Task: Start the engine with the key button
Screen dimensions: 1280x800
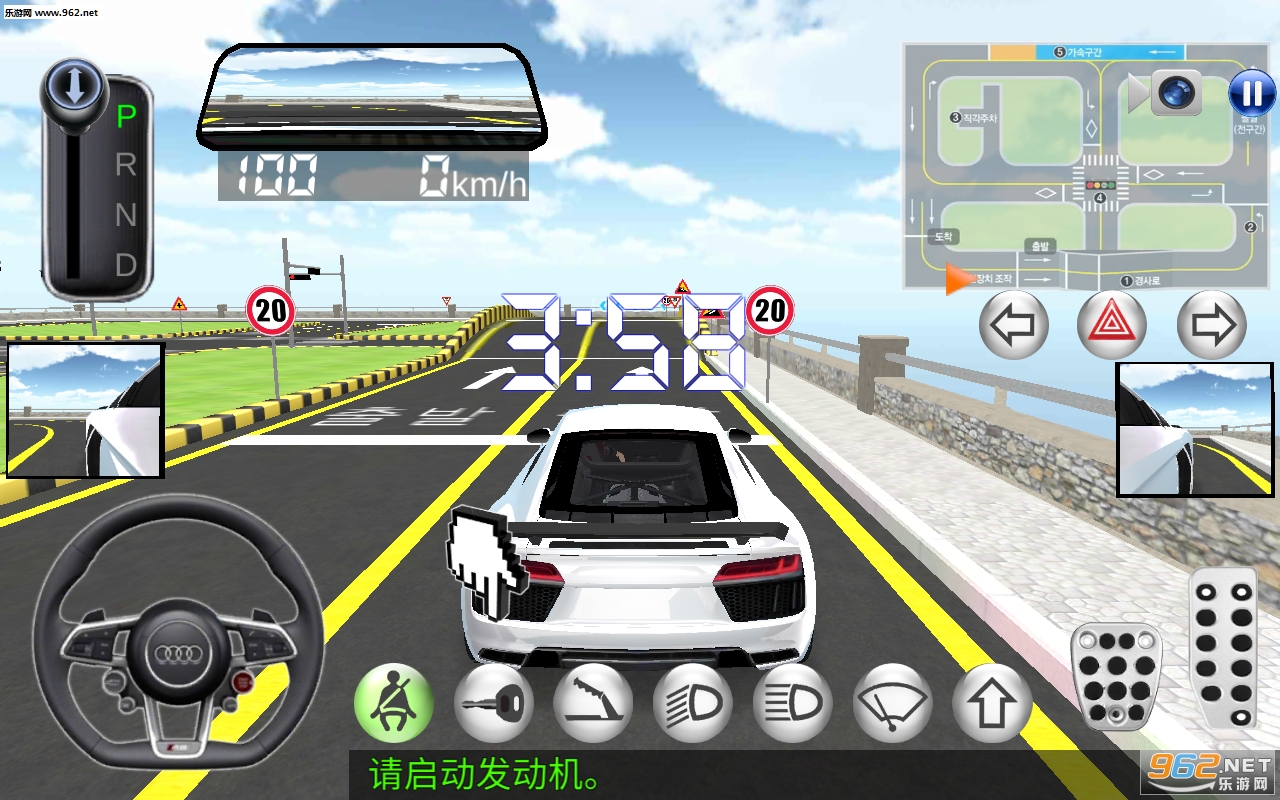Action: [x=493, y=704]
